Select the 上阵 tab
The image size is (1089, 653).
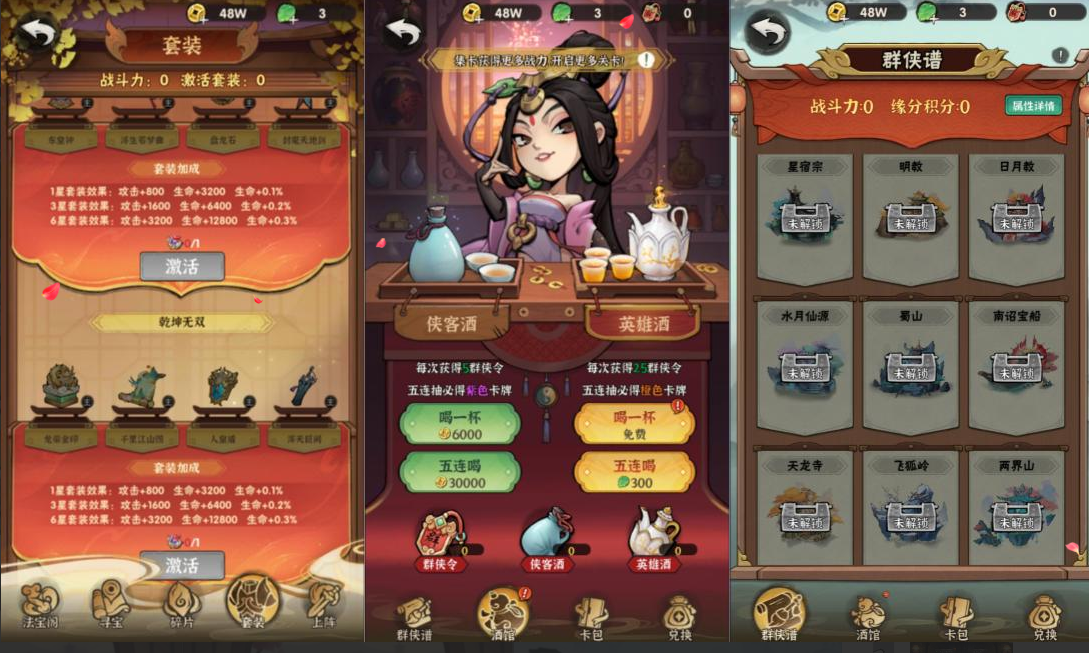click(323, 604)
